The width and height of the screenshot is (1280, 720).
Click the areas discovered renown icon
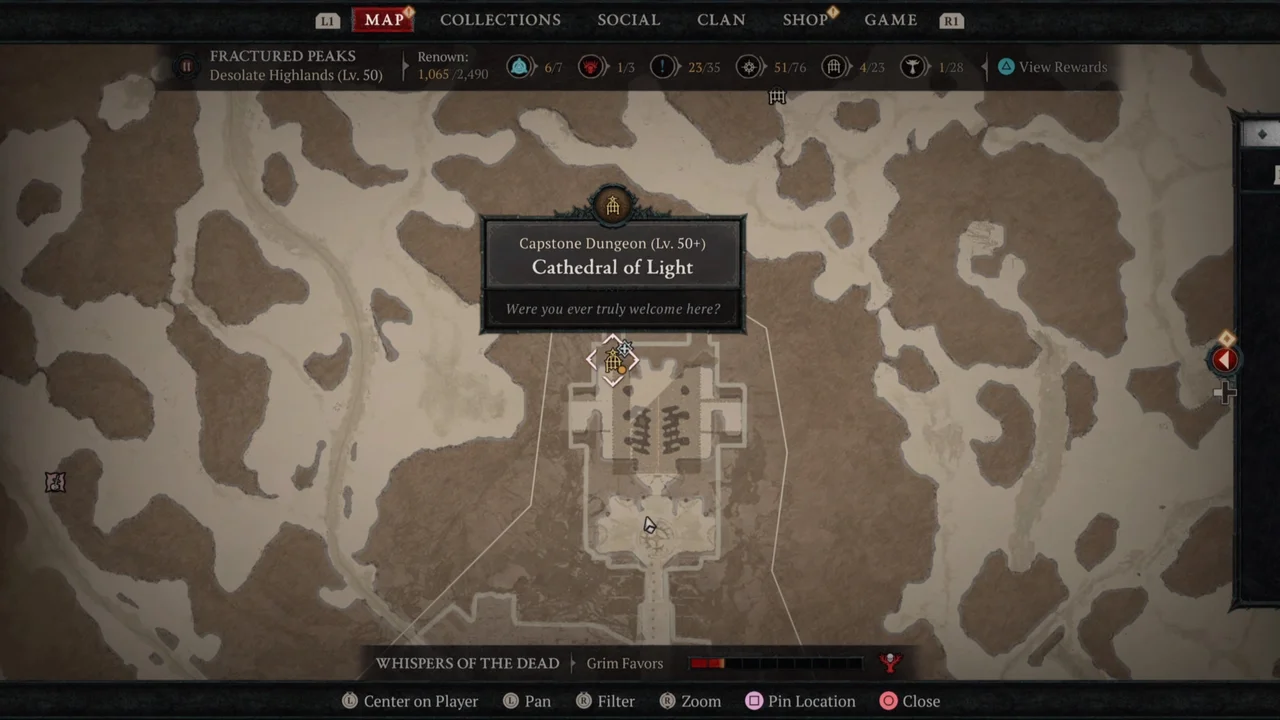[749, 66]
